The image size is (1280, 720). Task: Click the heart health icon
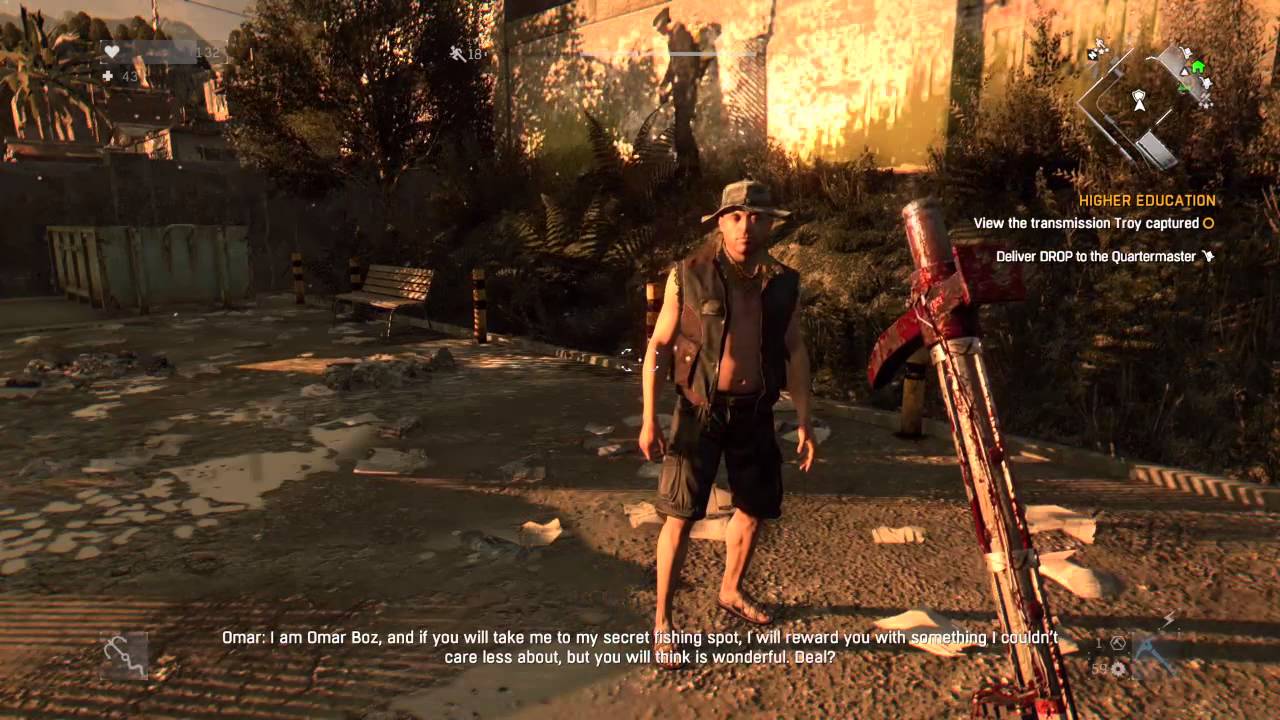point(110,50)
